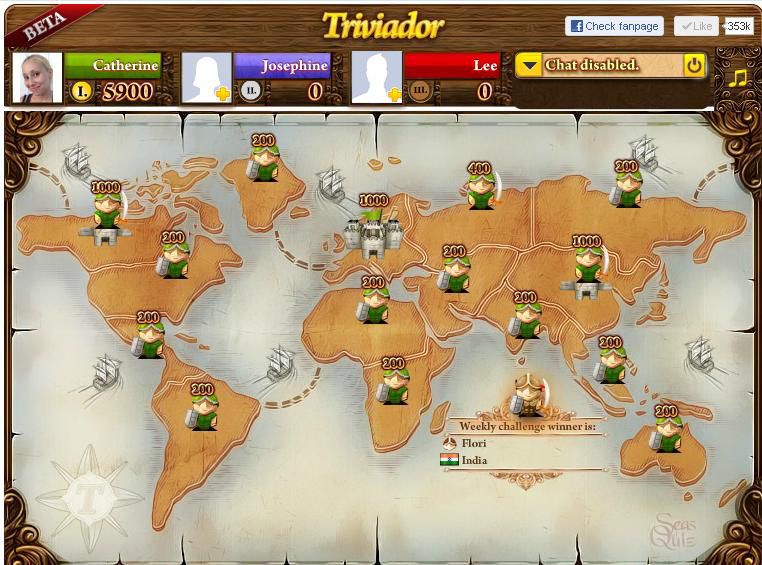Image resolution: width=762 pixels, height=565 pixels.
Task: Click the Seas Quiz logo
Action: point(674,531)
